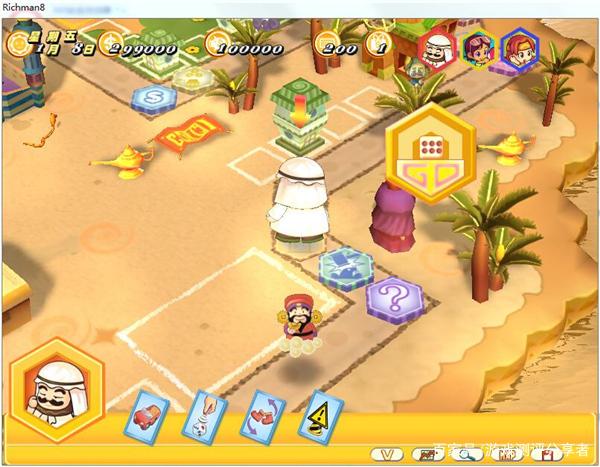
Task: Click the floppy disk save button
Action: tap(546, 455)
